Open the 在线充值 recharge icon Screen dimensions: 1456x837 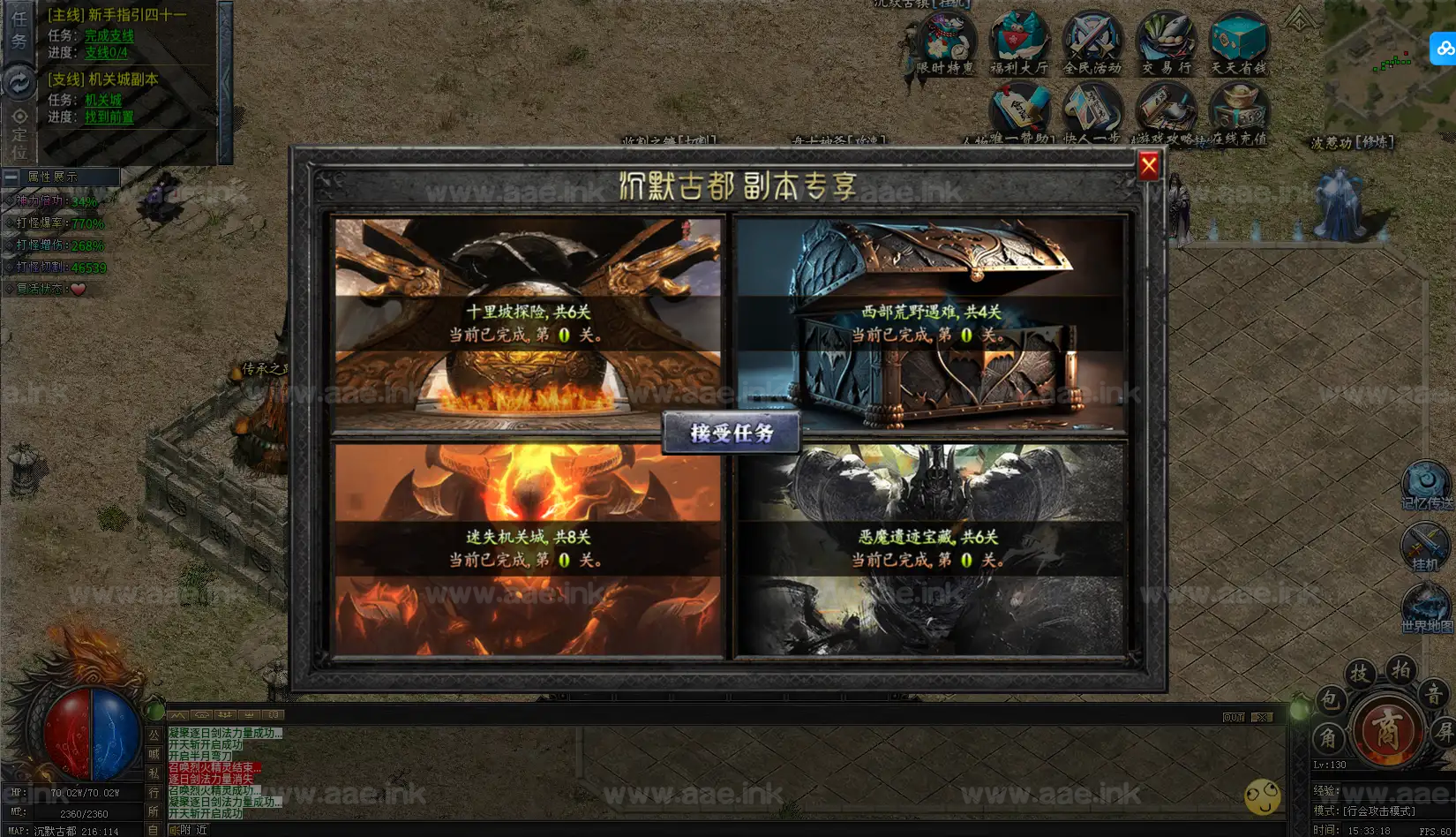pos(1239,112)
